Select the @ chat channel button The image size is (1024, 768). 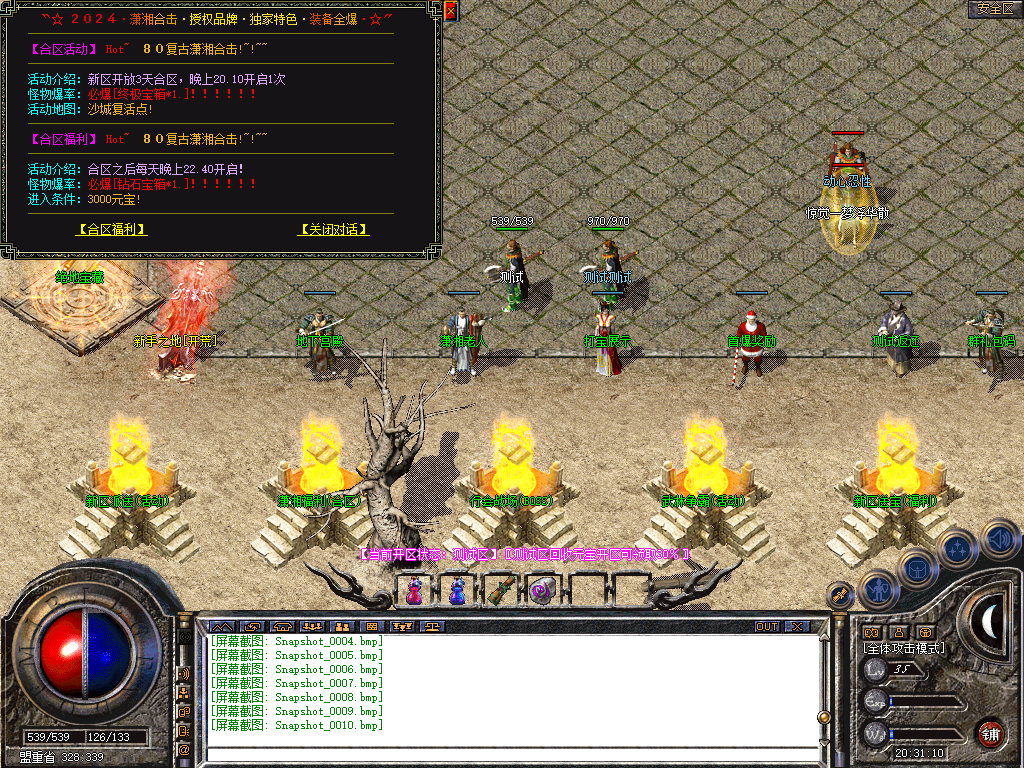pyautogui.click(x=185, y=749)
